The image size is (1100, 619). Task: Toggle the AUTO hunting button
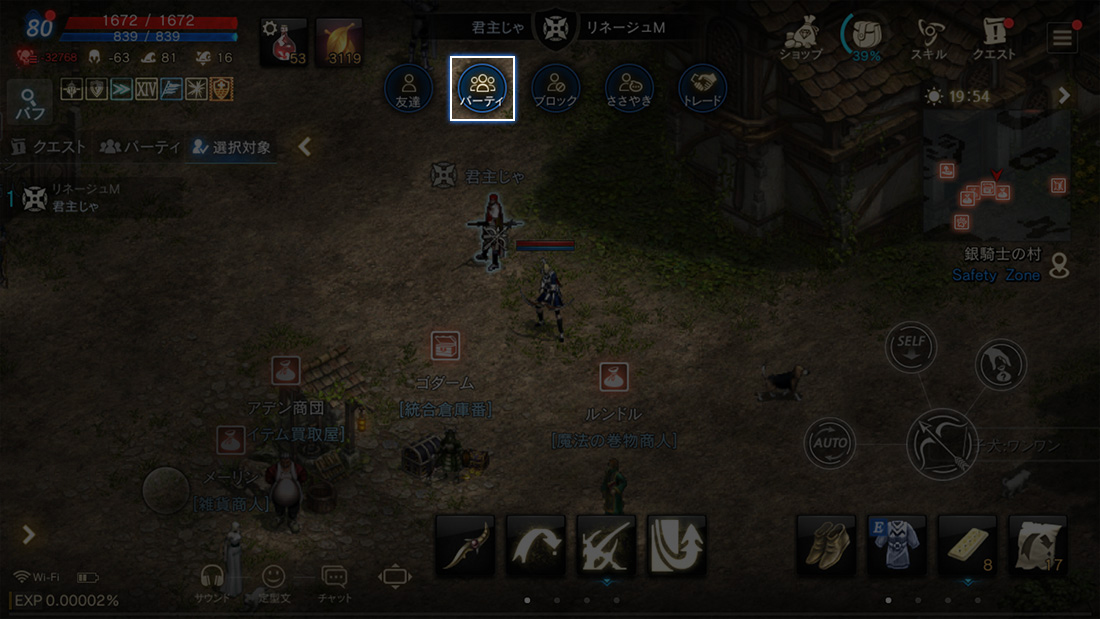[x=829, y=443]
